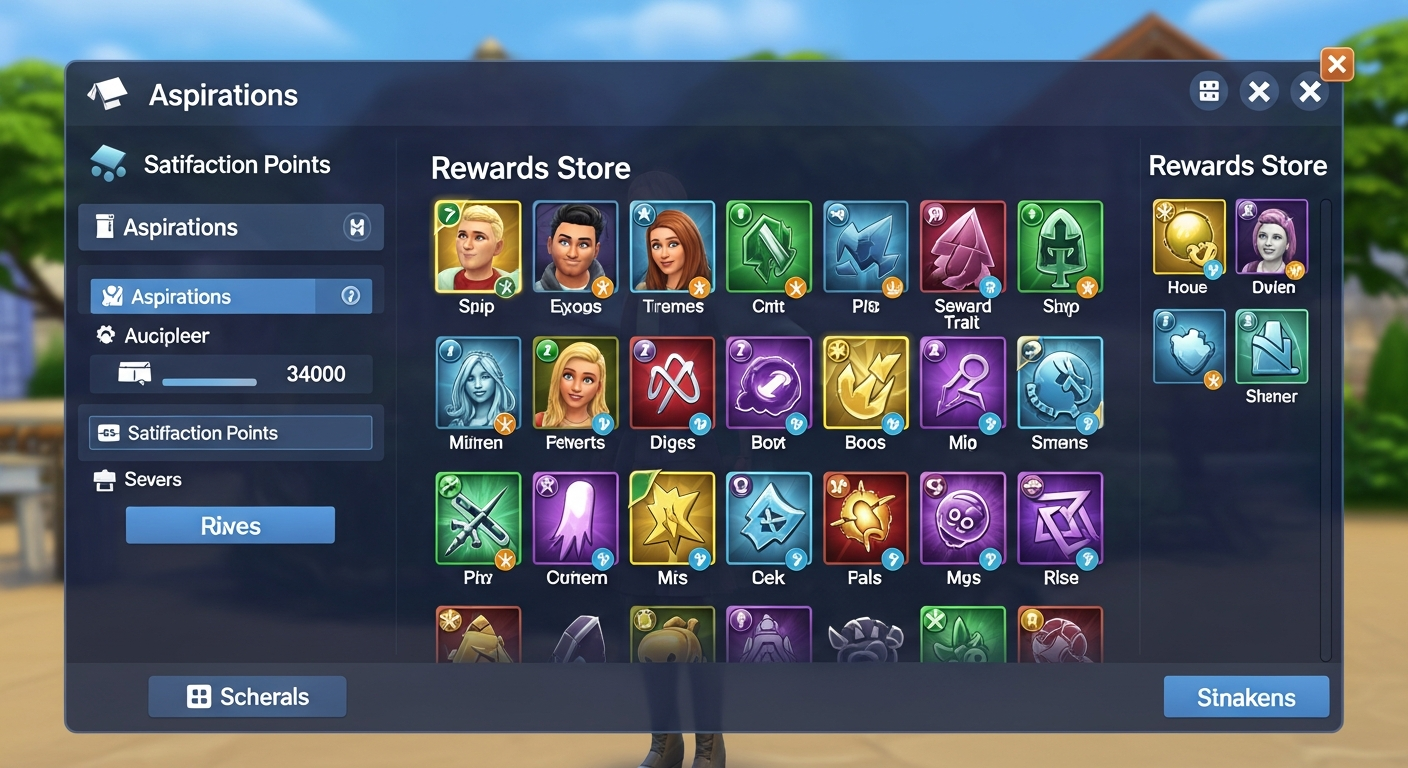Select the Boos lightning reward icon

pos(865,385)
